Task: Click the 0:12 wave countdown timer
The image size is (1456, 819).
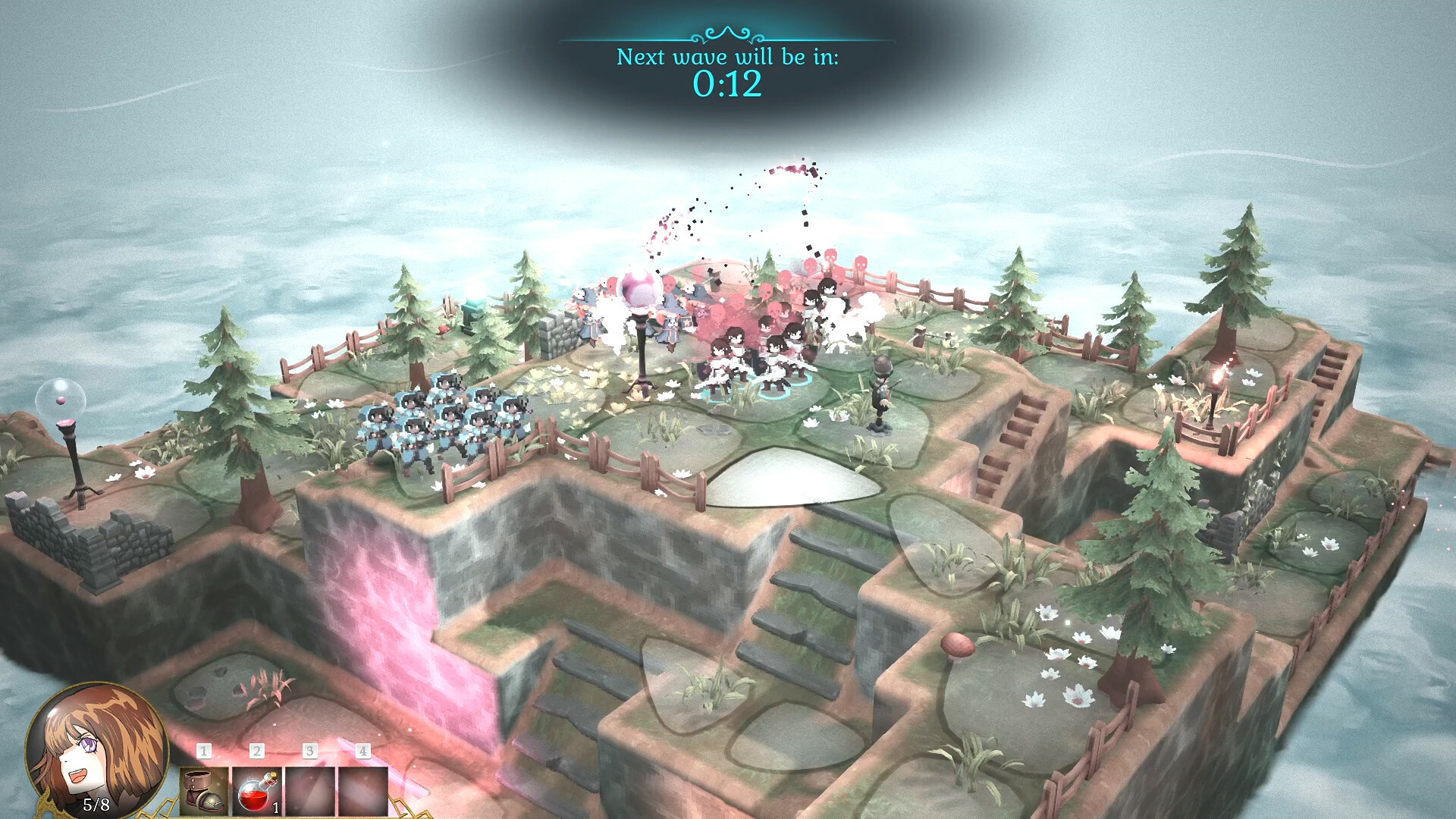Action: [729, 86]
